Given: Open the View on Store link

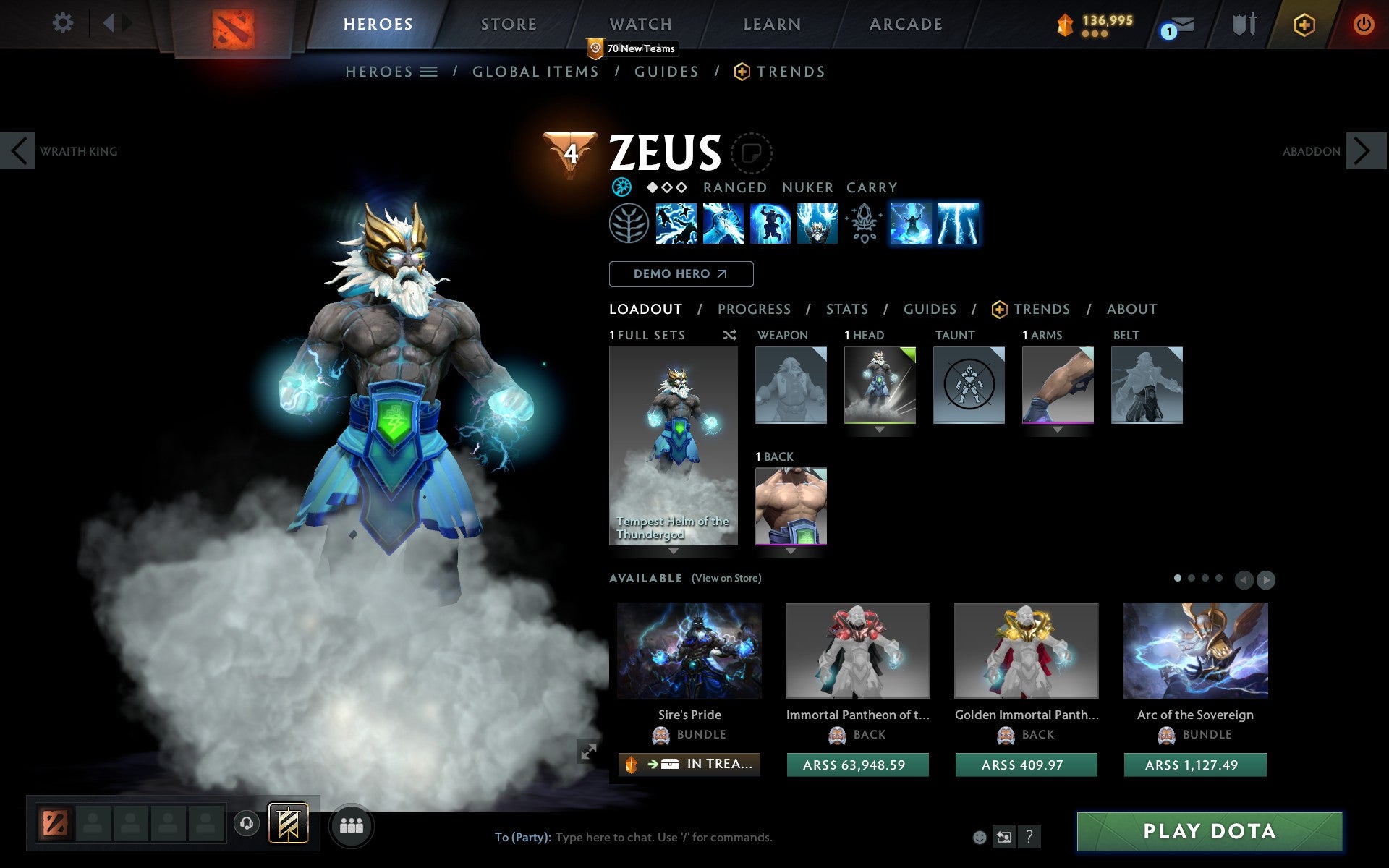Looking at the screenshot, I should [726, 578].
